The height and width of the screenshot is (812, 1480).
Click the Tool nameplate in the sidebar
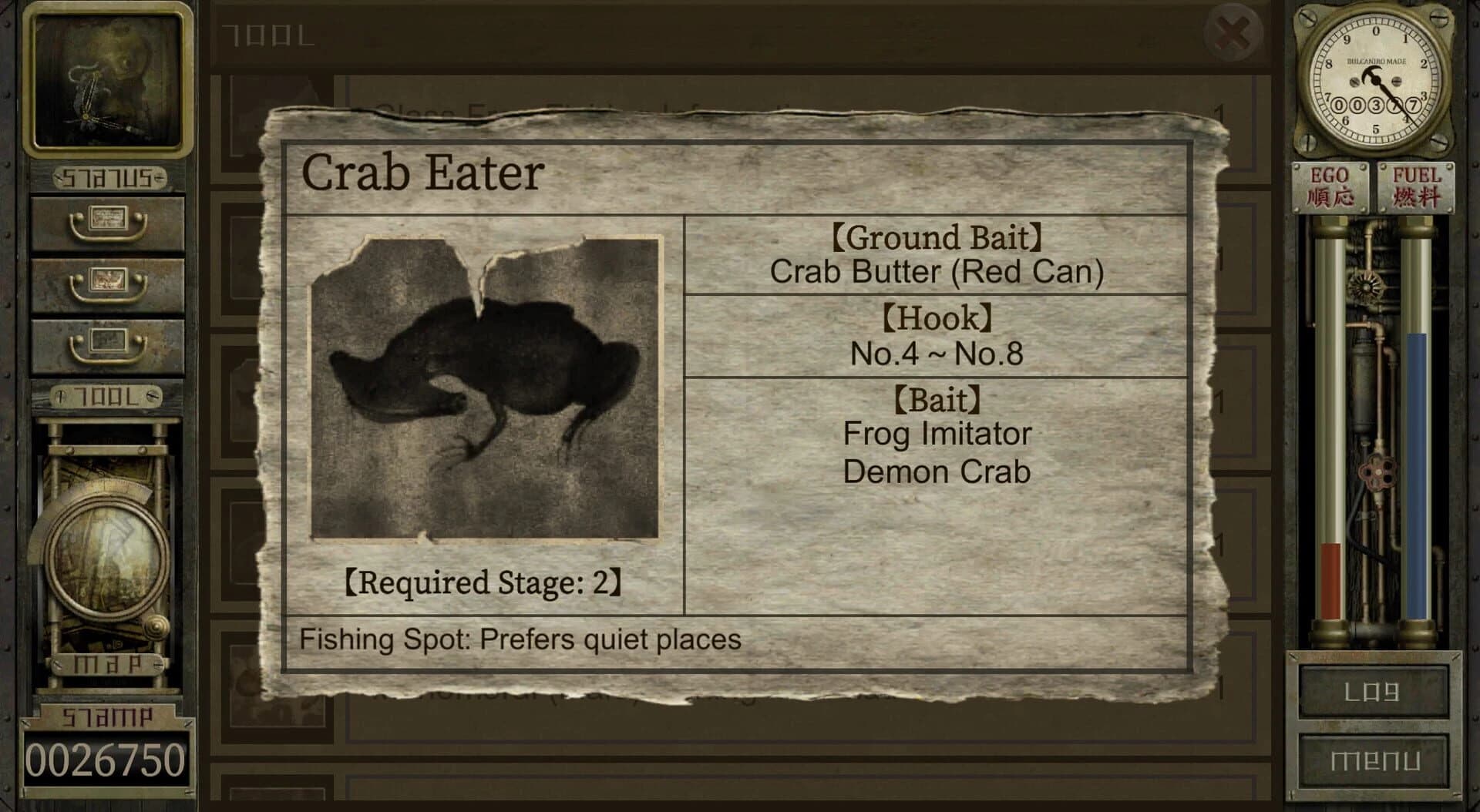[108, 394]
